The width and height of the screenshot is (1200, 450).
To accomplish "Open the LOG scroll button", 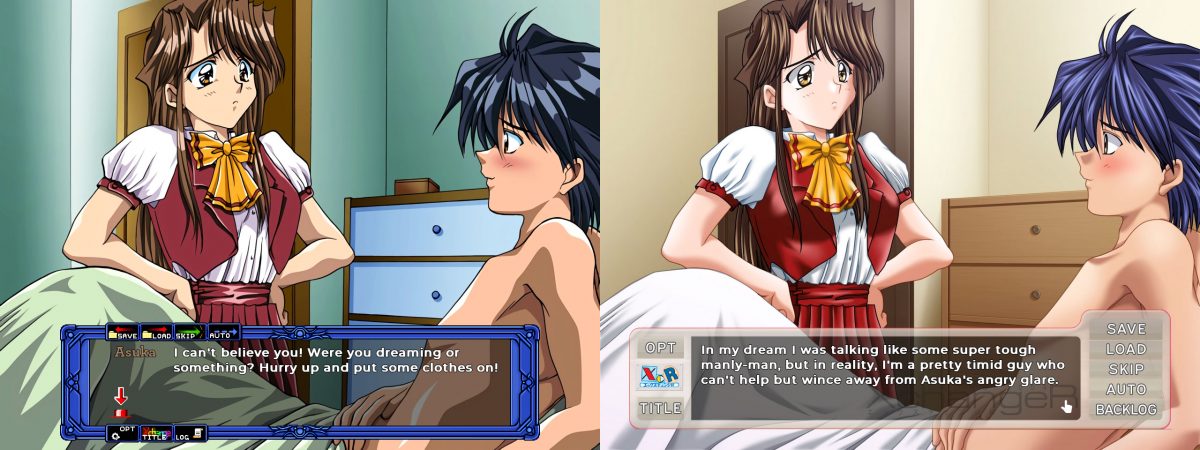I will coord(190,433).
